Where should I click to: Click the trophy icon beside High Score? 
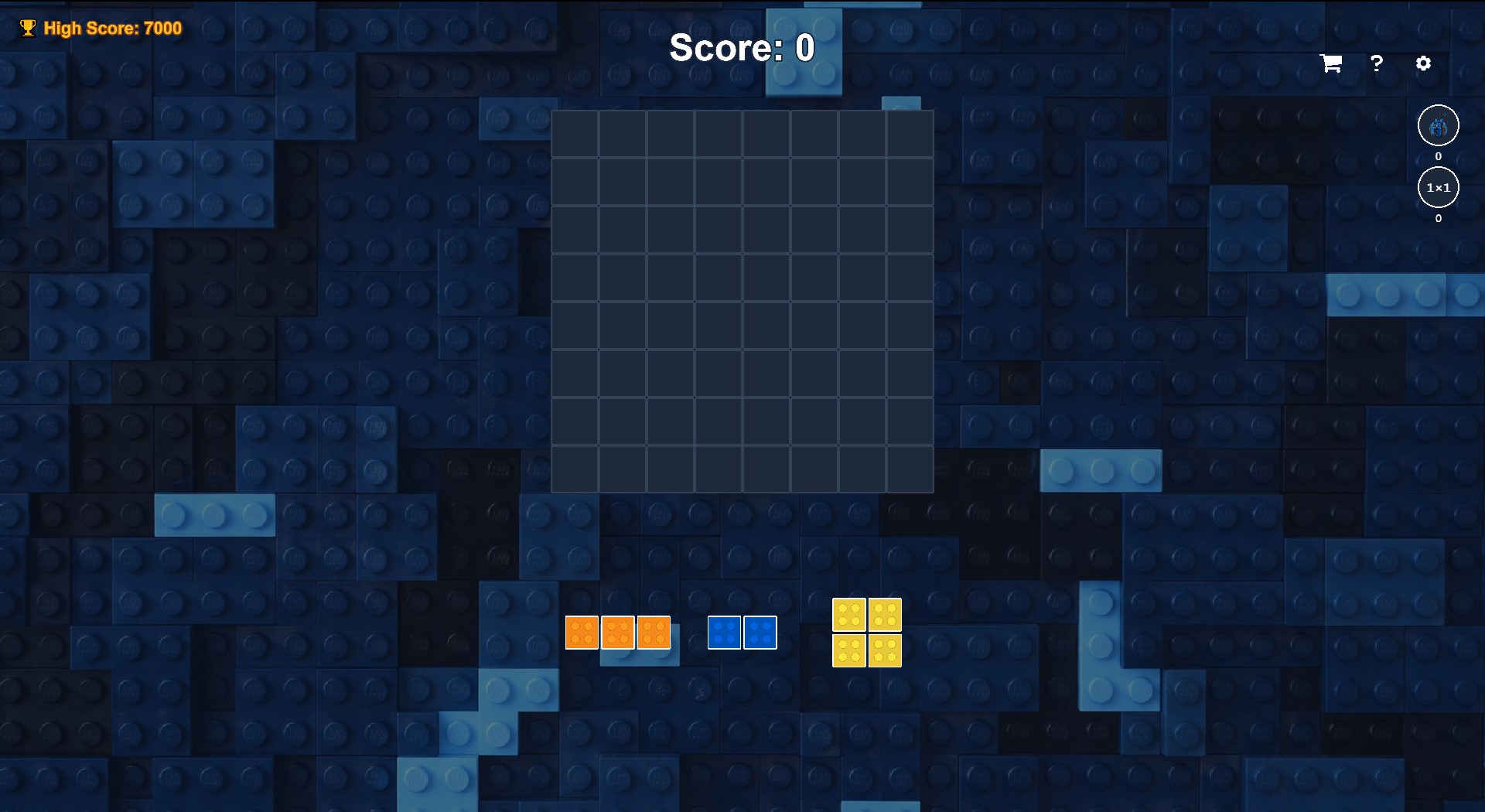click(28, 27)
